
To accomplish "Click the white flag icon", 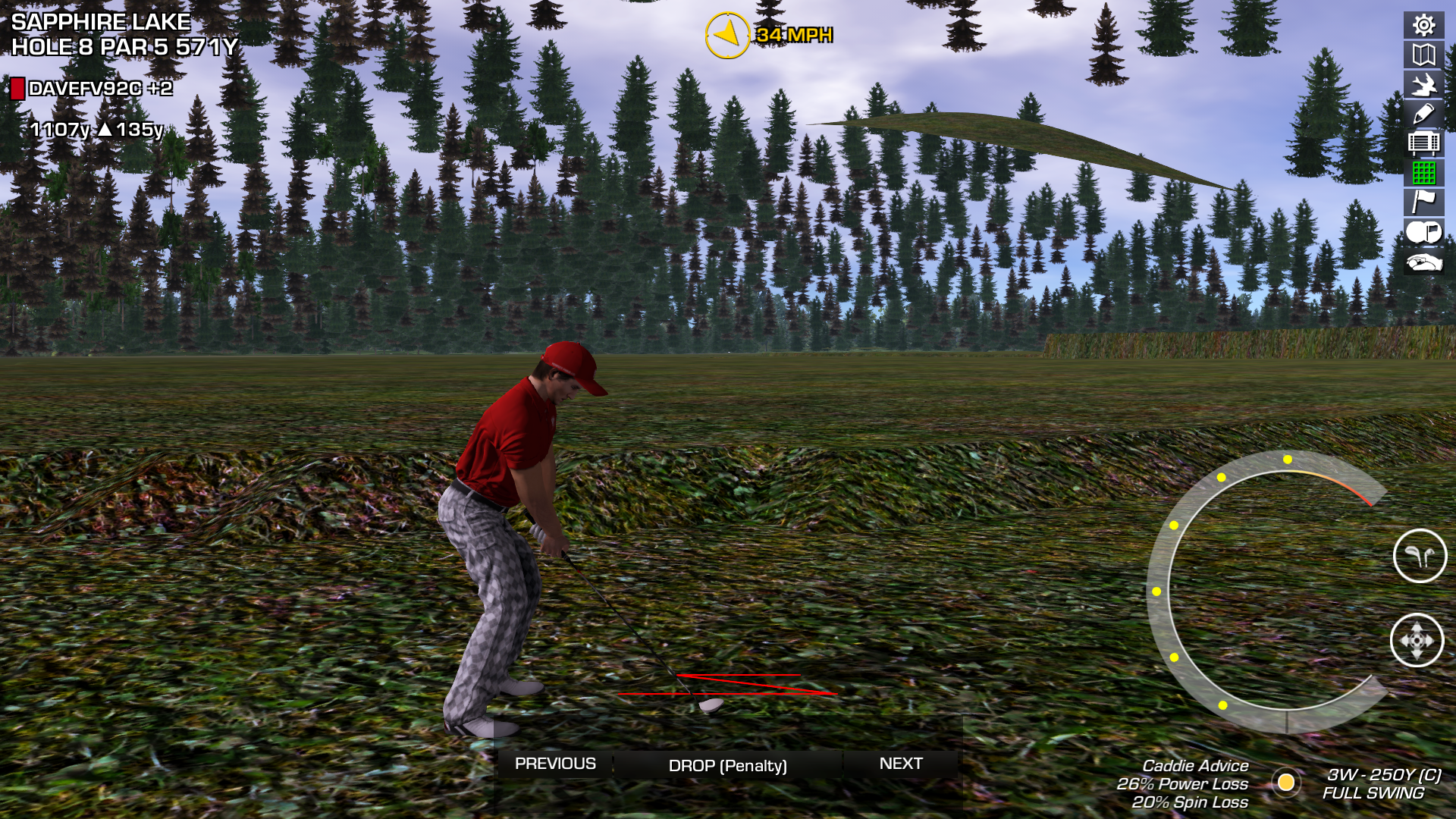I will click(x=1423, y=202).
